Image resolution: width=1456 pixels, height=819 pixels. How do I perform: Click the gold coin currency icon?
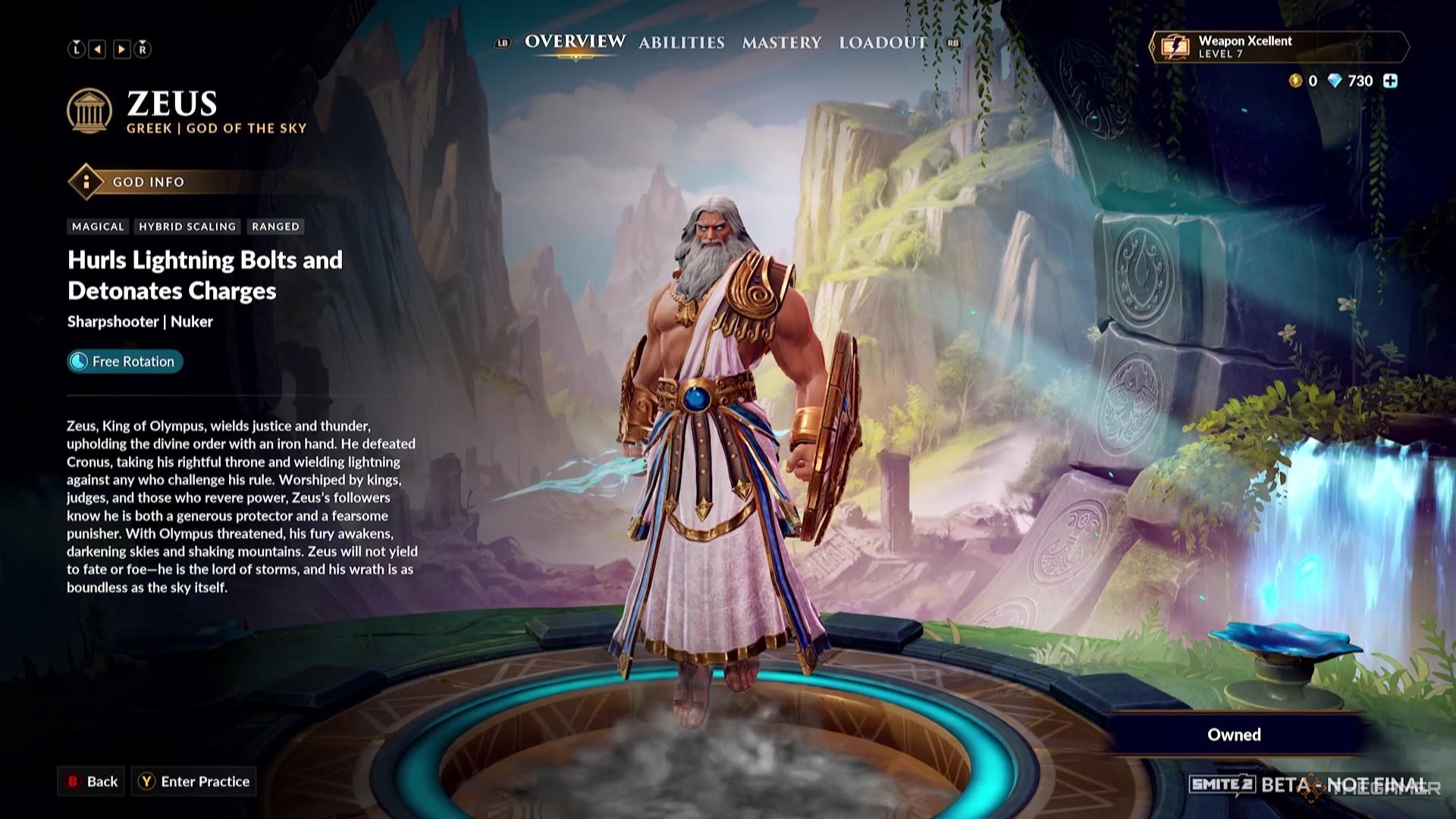point(1295,81)
